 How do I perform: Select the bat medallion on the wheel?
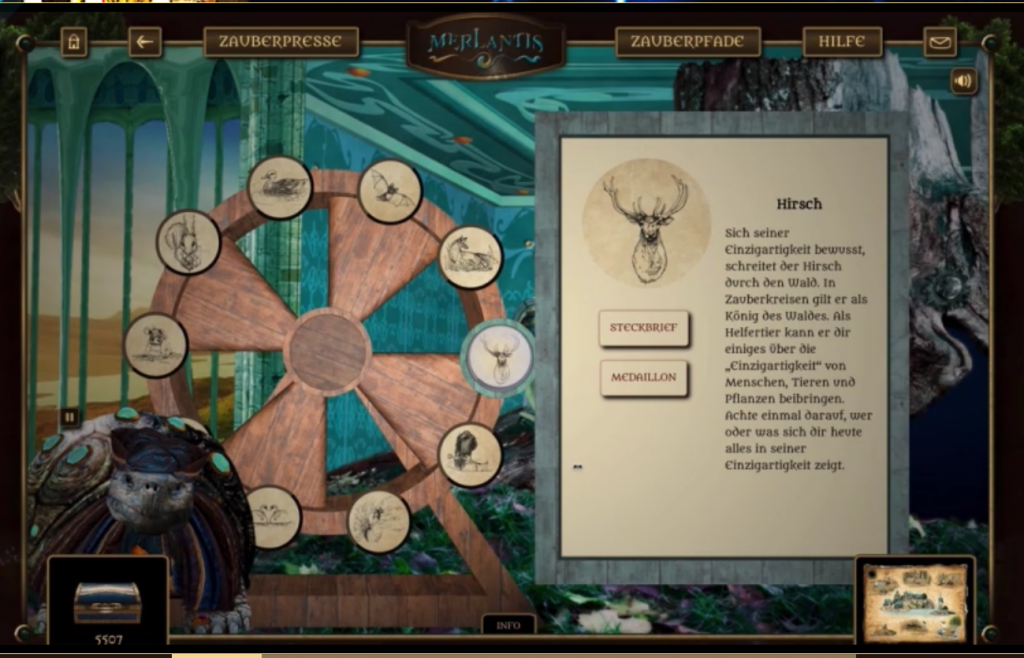point(390,191)
